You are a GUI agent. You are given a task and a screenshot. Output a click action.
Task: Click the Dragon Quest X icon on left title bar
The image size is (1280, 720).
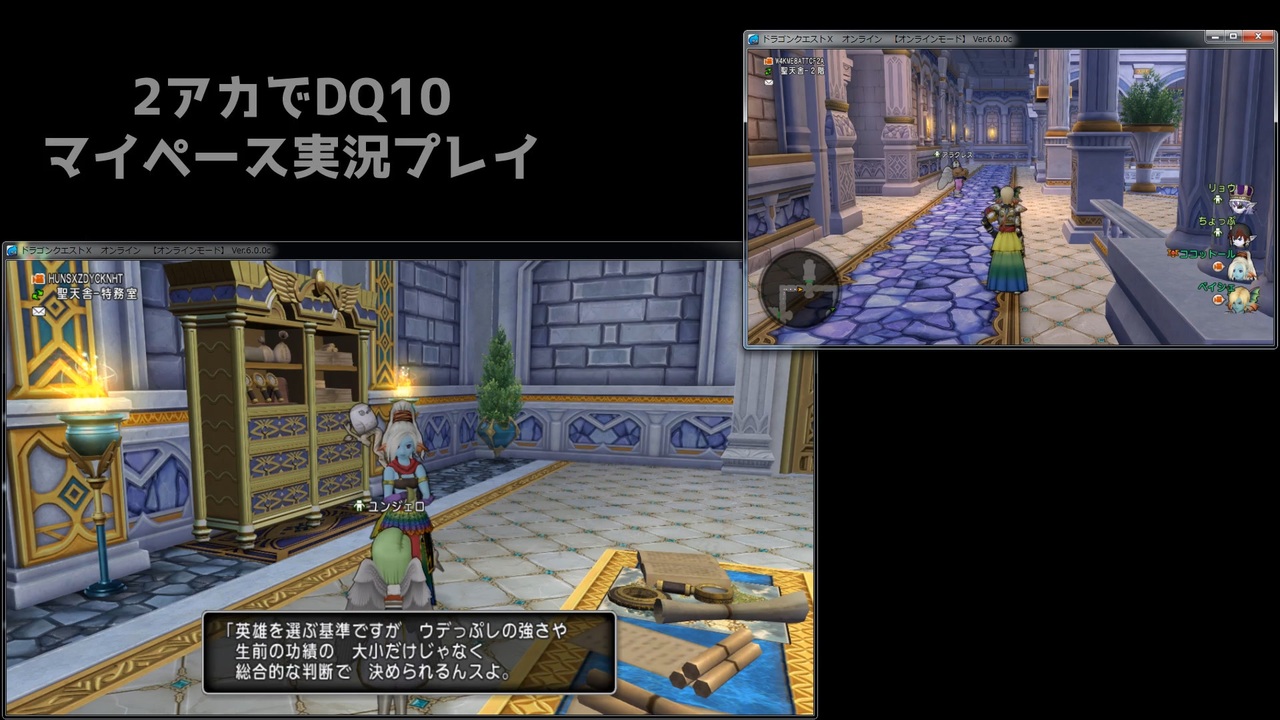click(12, 249)
